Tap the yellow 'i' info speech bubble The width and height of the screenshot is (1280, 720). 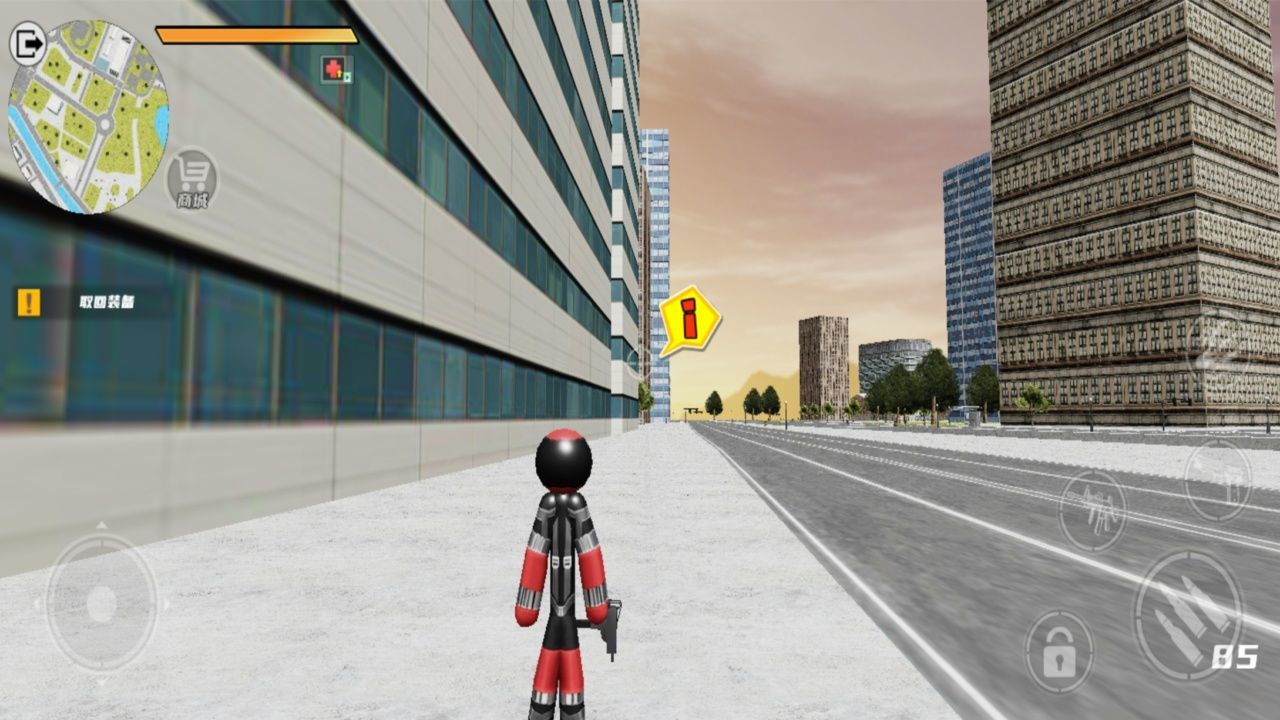pos(687,318)
